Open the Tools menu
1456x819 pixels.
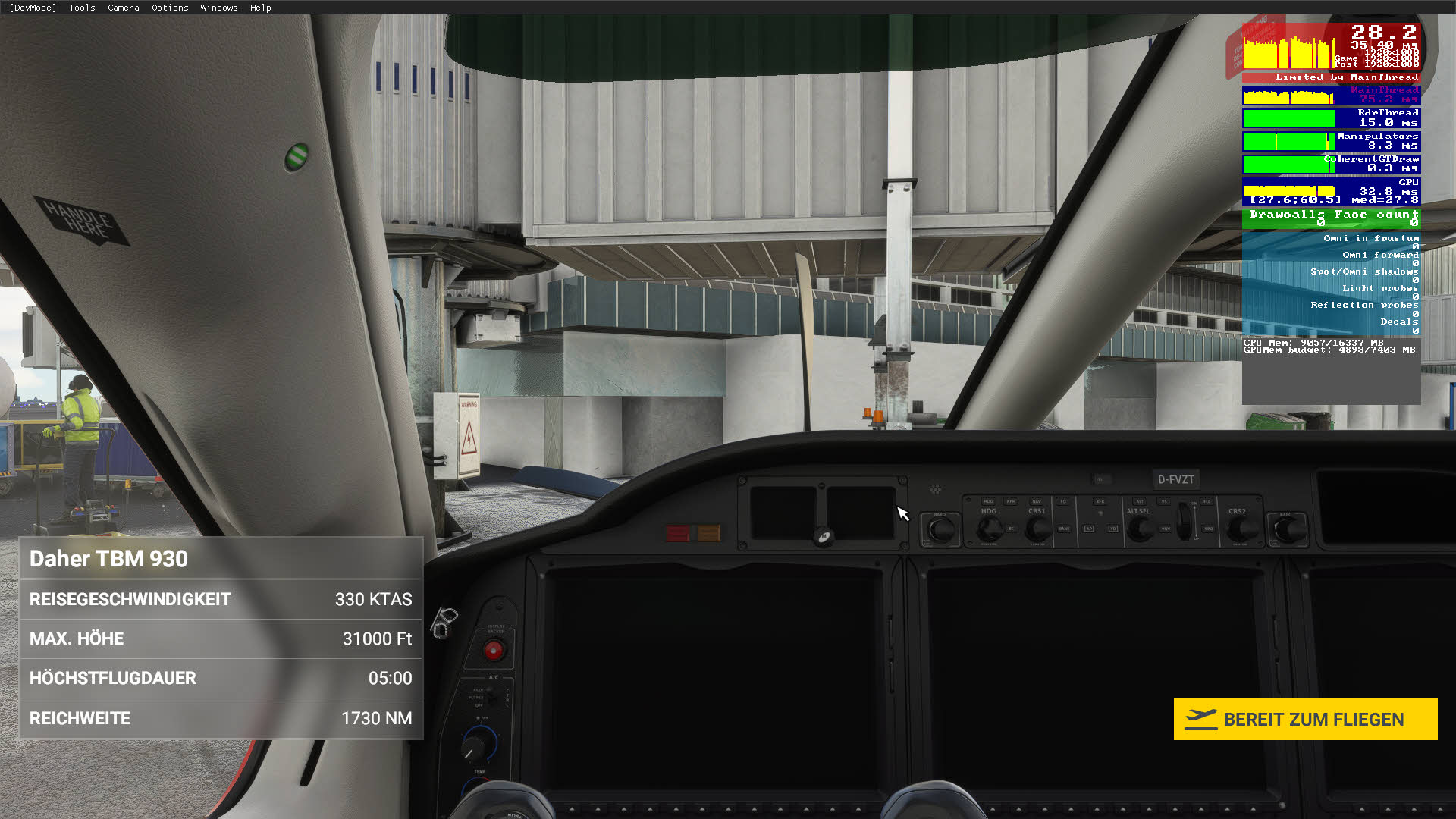81,8
